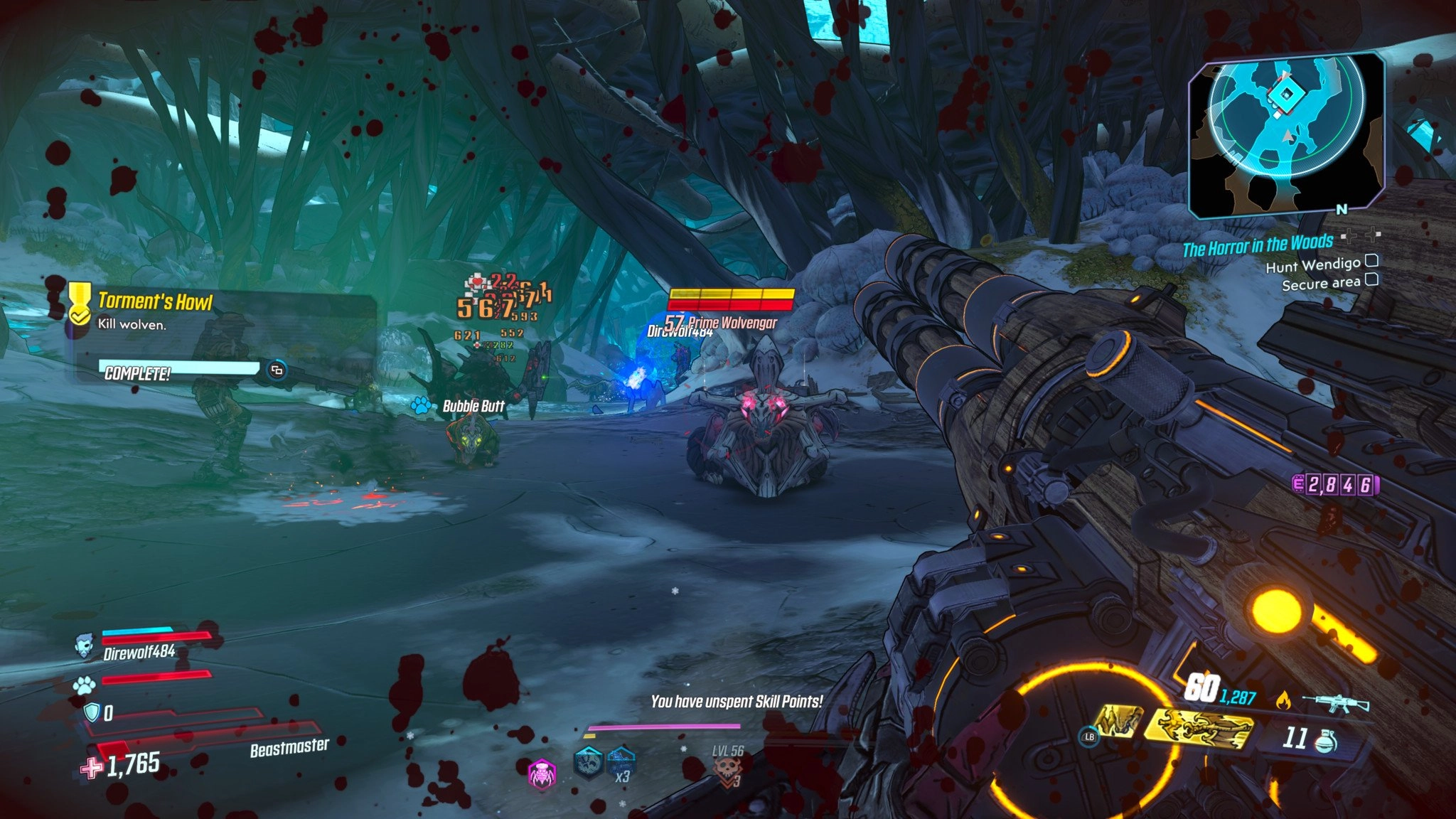The height and width of the screenshot is (819, 1456).
Task: Tick the Secure area objective checkbox
Action: [1371, 279]
